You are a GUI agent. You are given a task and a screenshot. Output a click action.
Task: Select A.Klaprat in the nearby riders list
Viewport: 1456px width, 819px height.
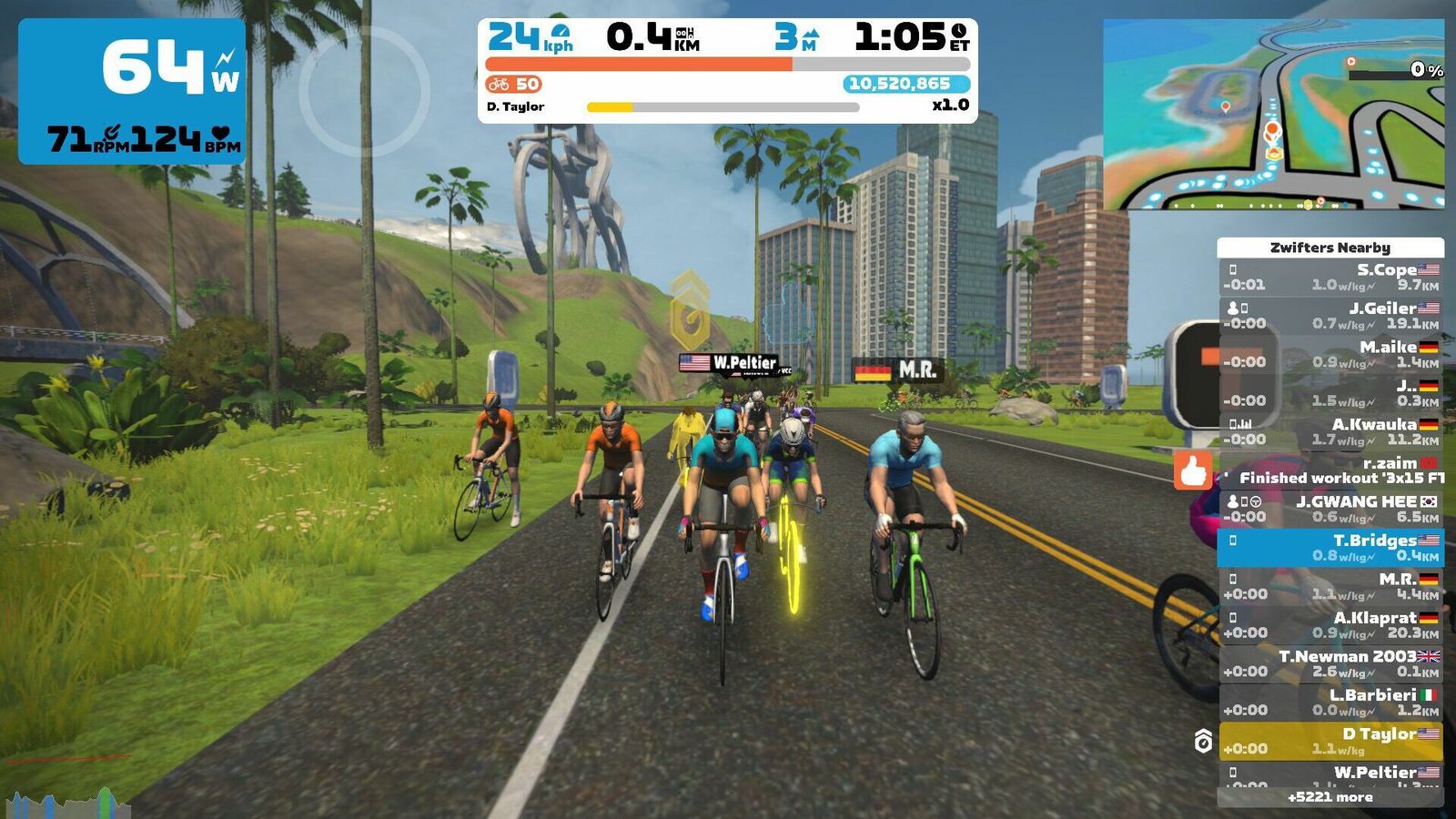(1330, 625)
